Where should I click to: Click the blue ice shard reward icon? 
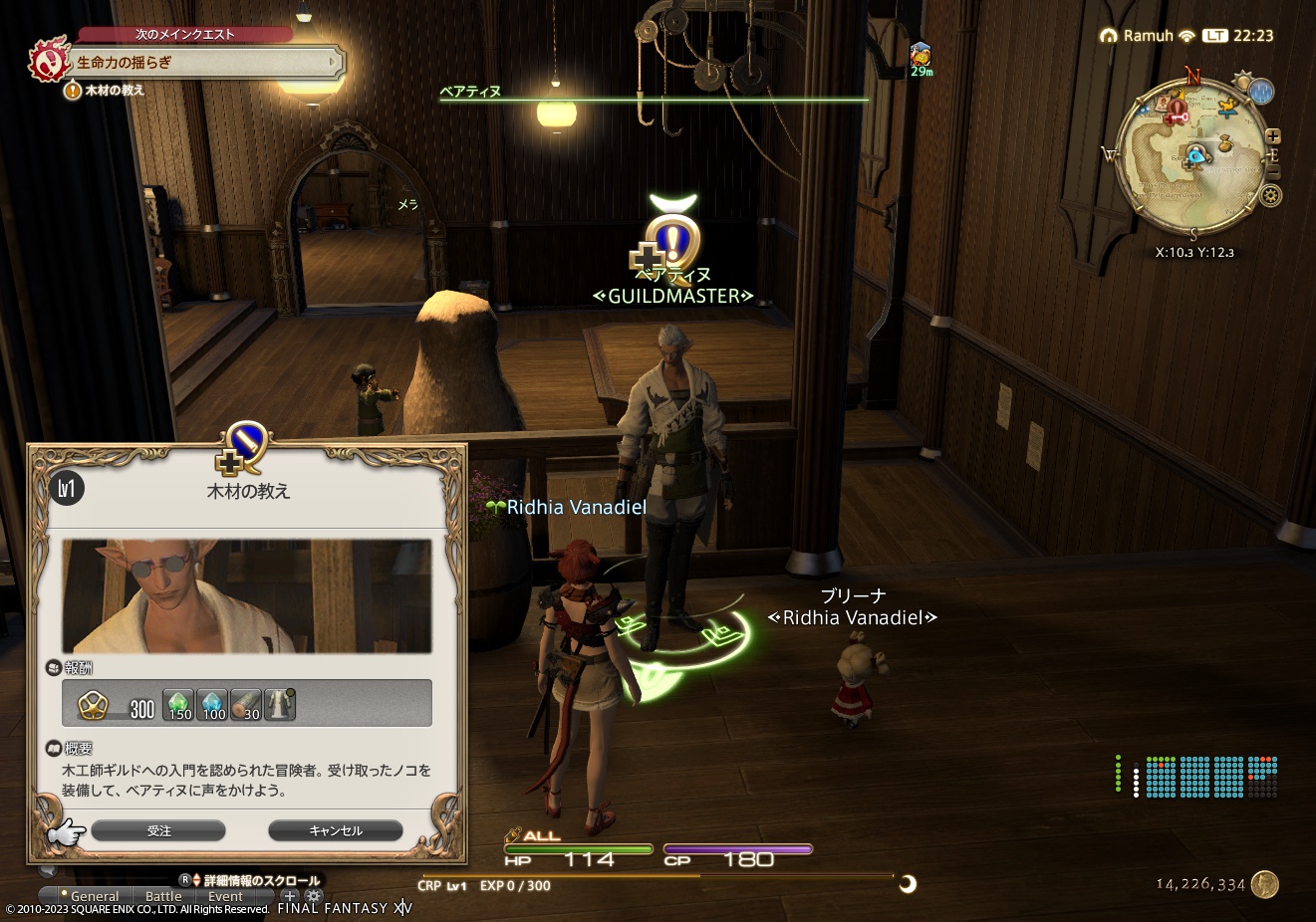(212, 704)
